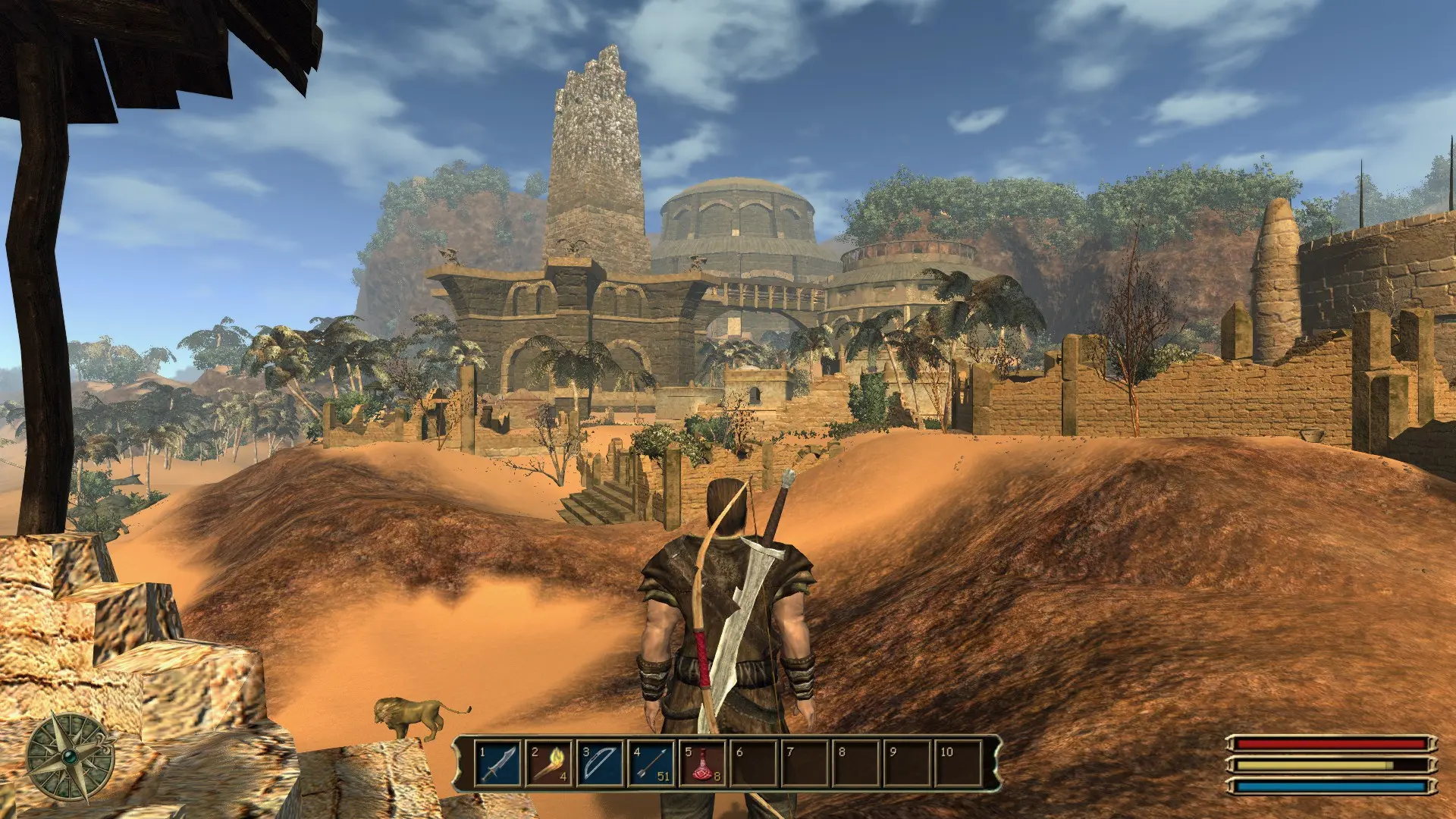This screenshot has height=819, width=1456.
Task: Select the sword in hotbar slot 1
Action: tap(498, 764)
